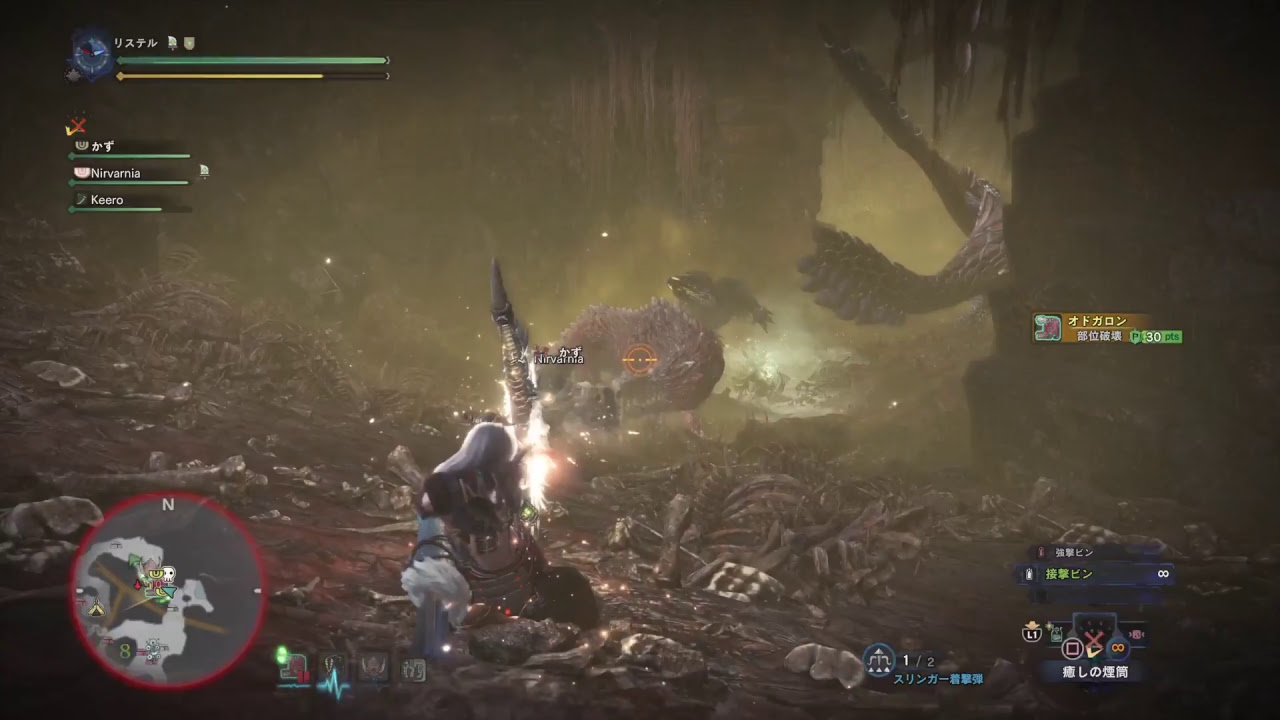This screenshot has height=720, width=1280.
Task: Click the Odogaron part-break notification
Action: coord(1106,328)
